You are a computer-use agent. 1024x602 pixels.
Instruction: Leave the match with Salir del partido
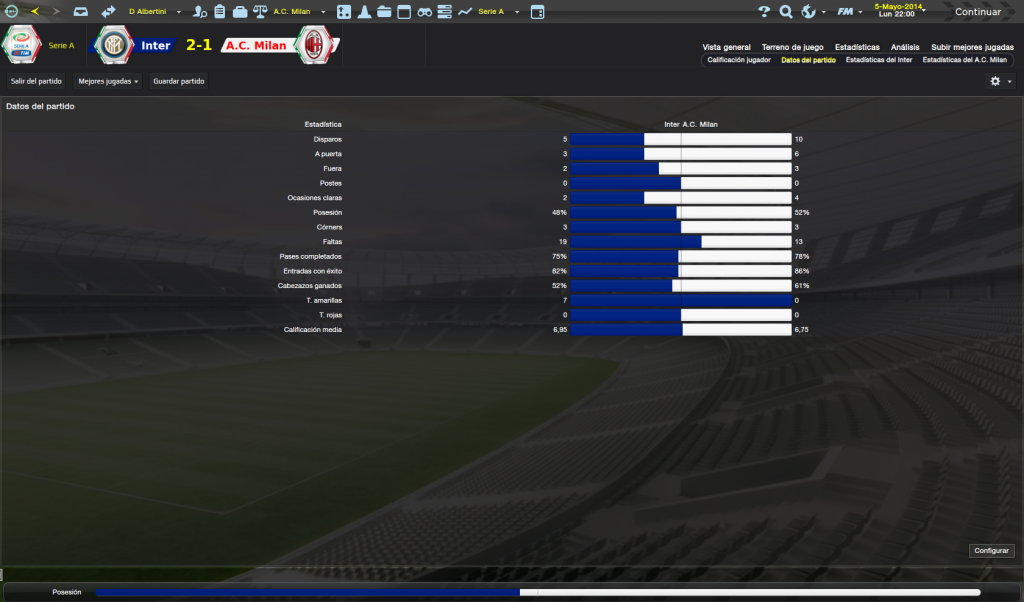tap(36, 81)
